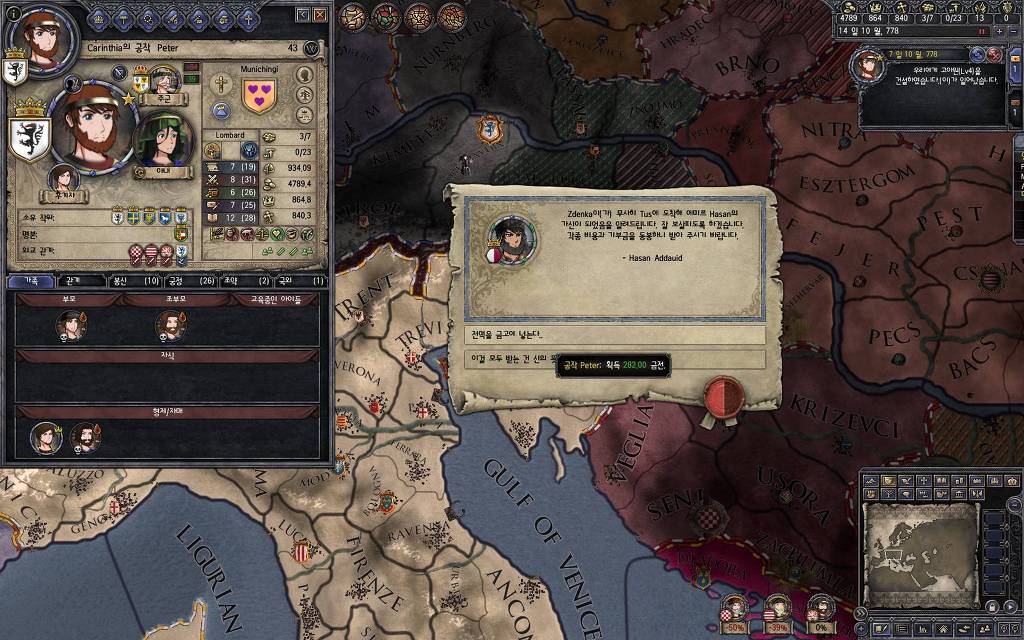
Task: Select the green-haired spouse portrait
Action: pyautogui.click(x=163, y=139)
